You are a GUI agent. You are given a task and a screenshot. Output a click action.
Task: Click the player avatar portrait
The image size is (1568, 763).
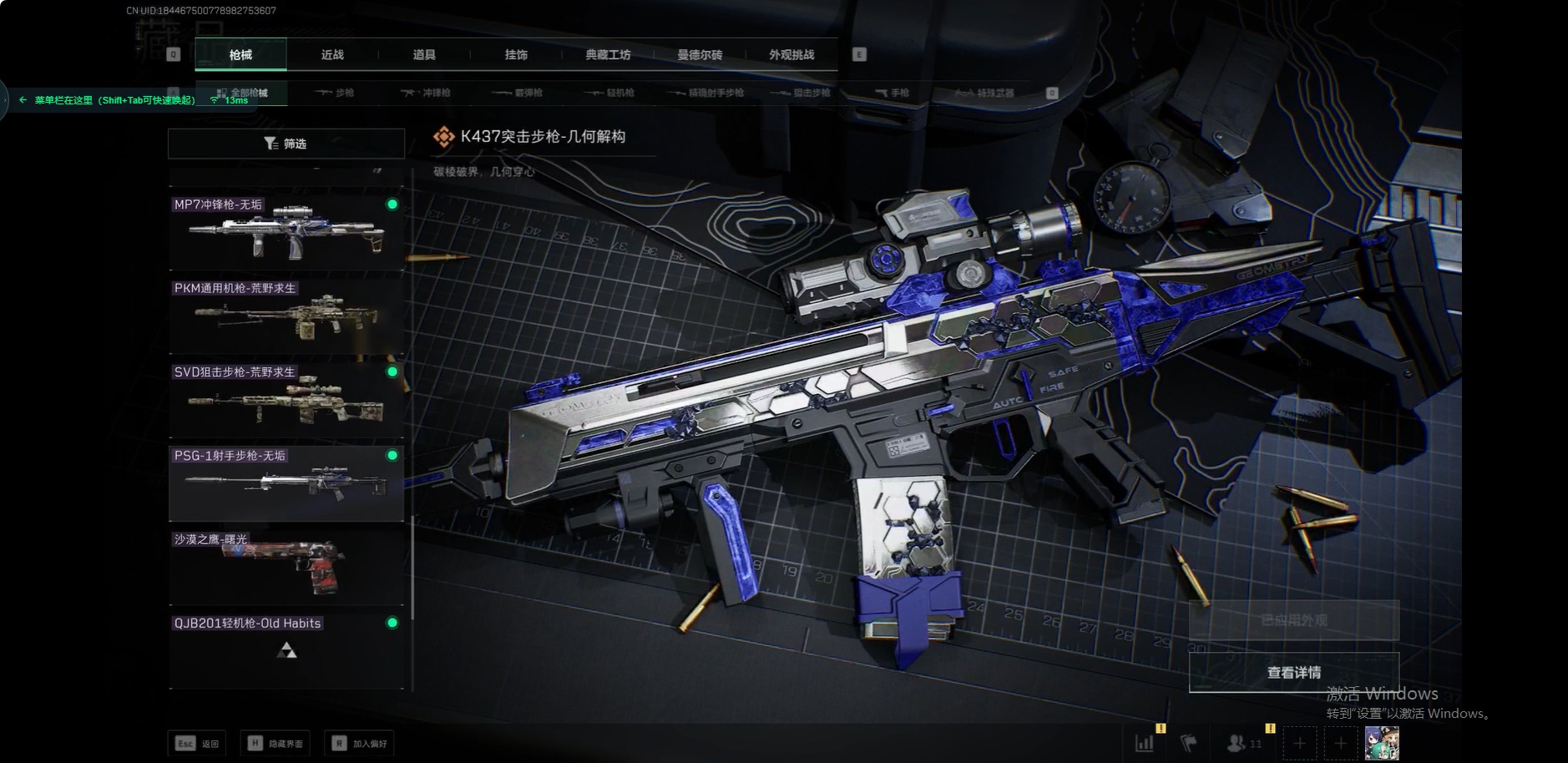pyautogui.click(x=1381, y=743)
